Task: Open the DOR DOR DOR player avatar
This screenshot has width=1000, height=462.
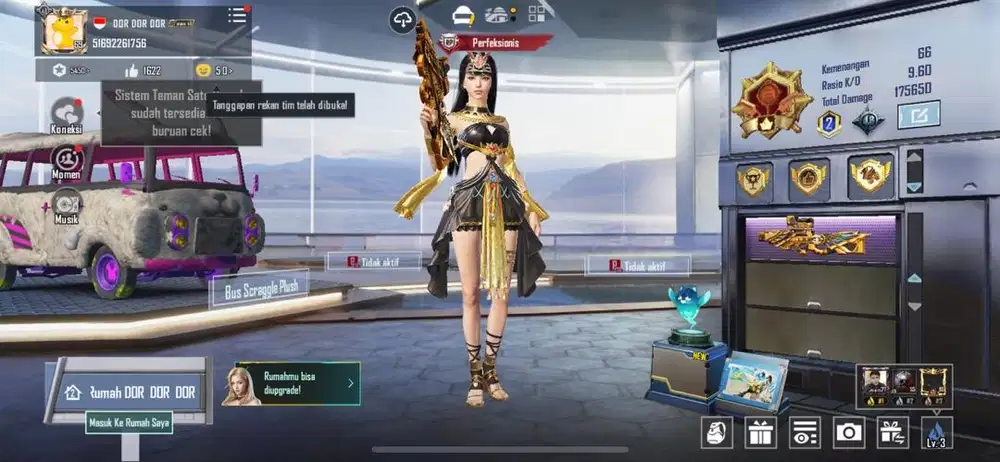Action: click(x=64, y=30)
